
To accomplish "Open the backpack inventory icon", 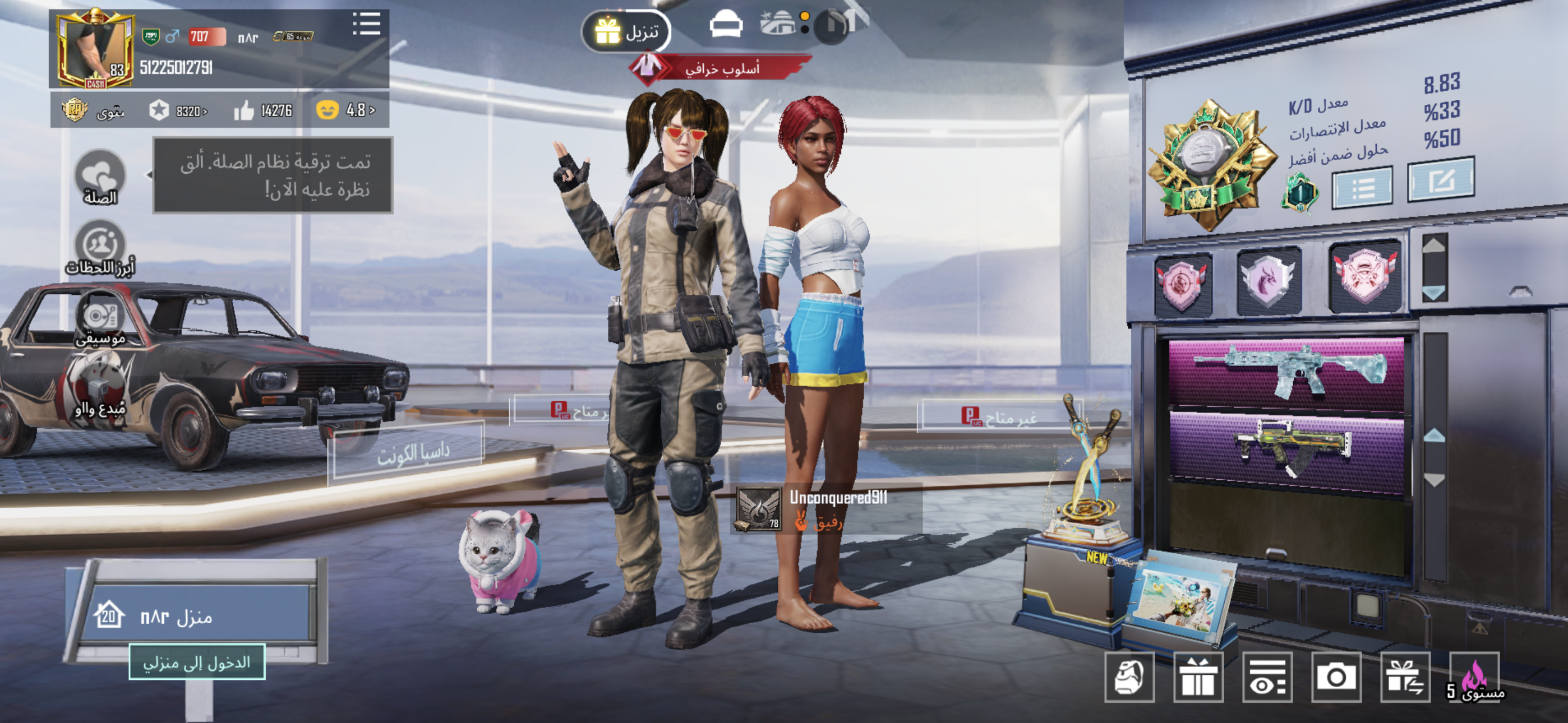I will click(x=1129, y=676).
